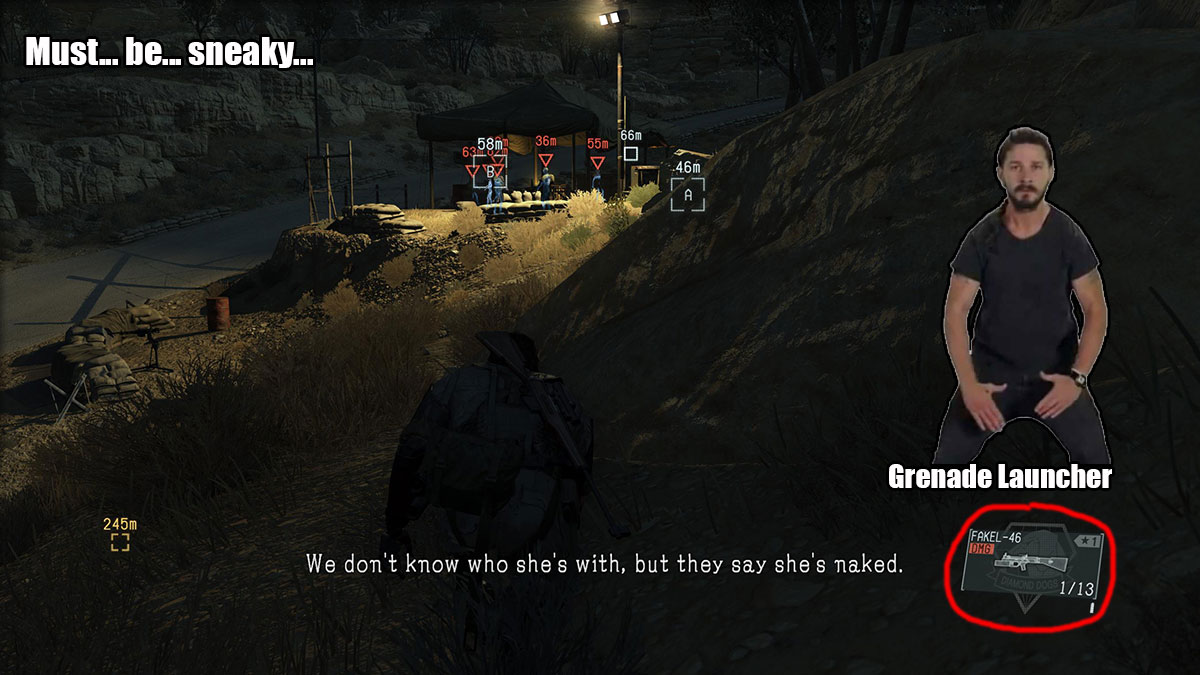The height and width of the screenshot is (675, 1200).
Task: Target the red enemy marker at 55m
Action: point(597,162)
